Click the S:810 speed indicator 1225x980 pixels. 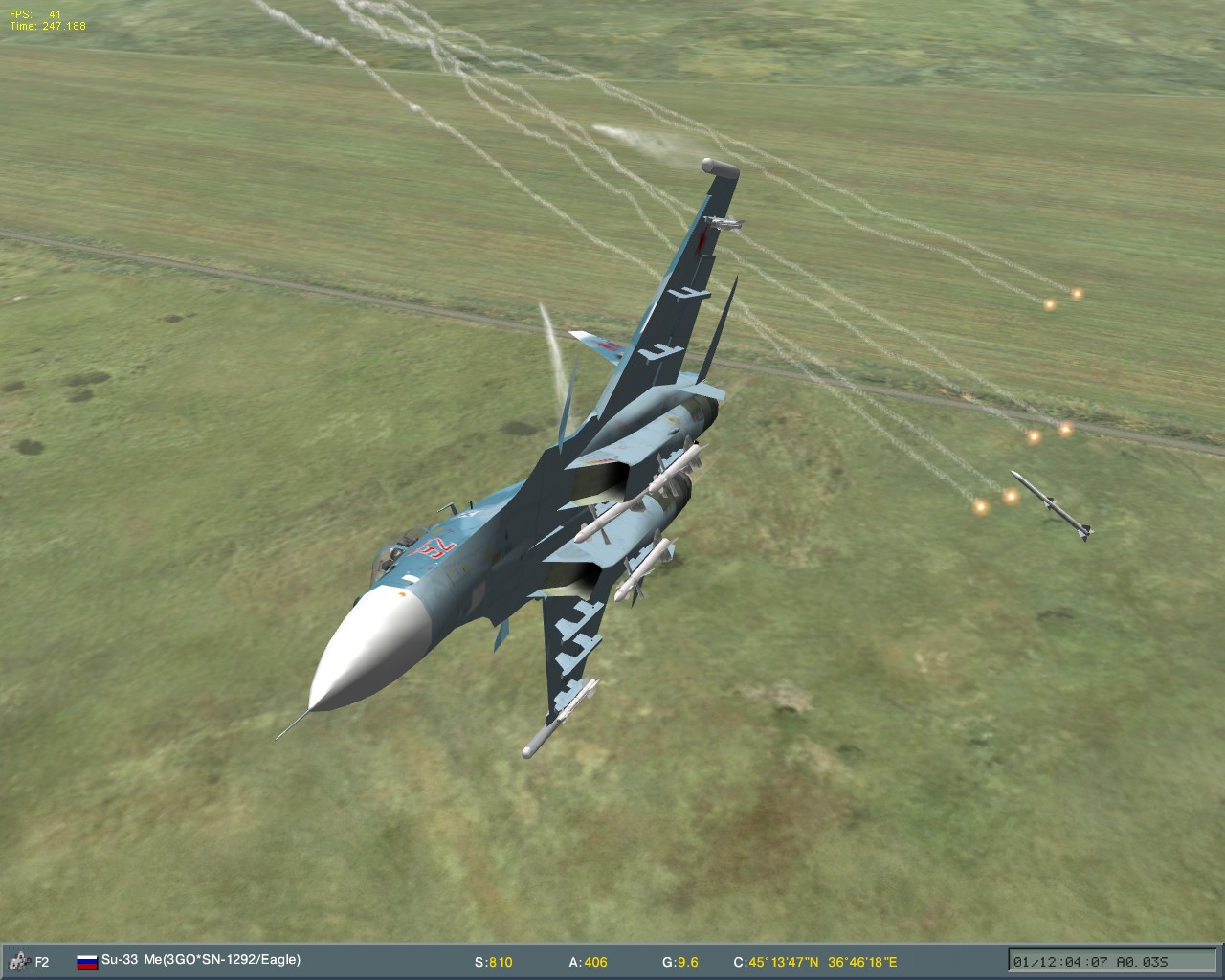coord(493,963)
